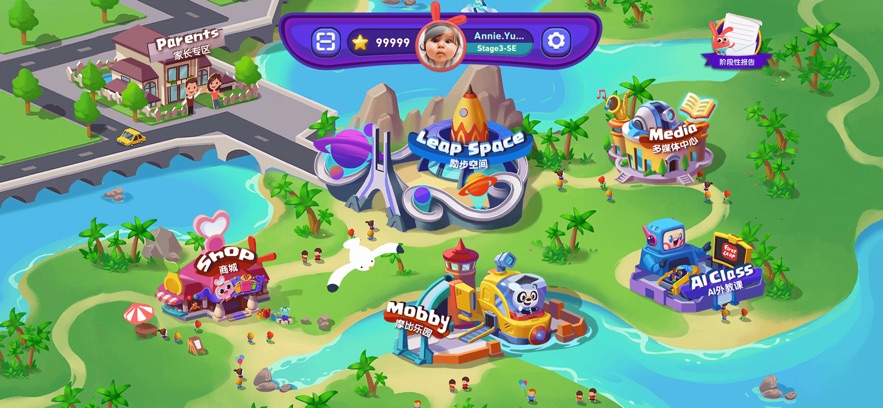The height and width of the screenshot is (408, 883).
Task: Open Annie's profile avatar
Action: click(x=441, y=41)
